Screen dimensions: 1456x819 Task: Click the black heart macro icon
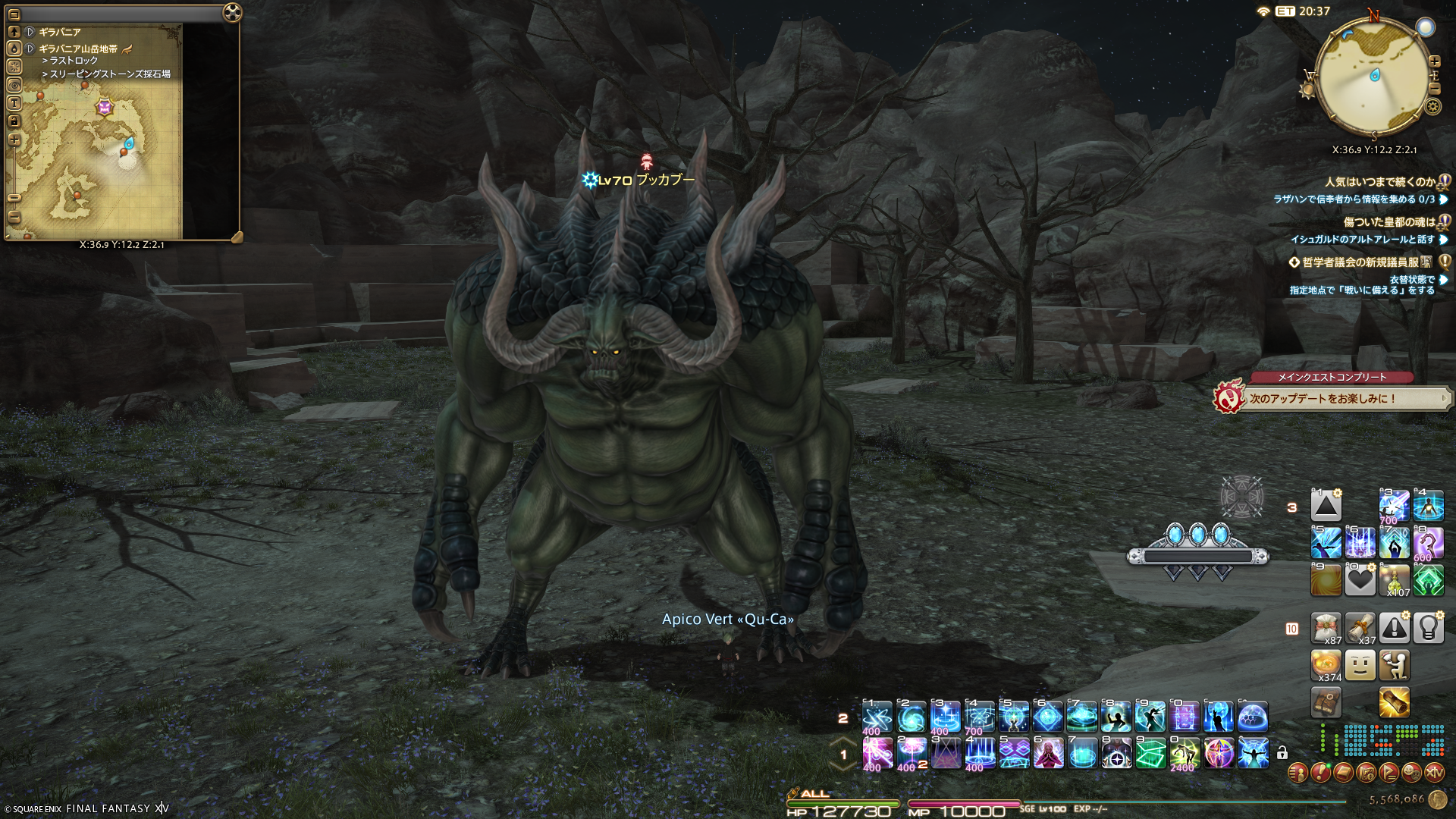pyautogui.click(x=1360, y=581)
